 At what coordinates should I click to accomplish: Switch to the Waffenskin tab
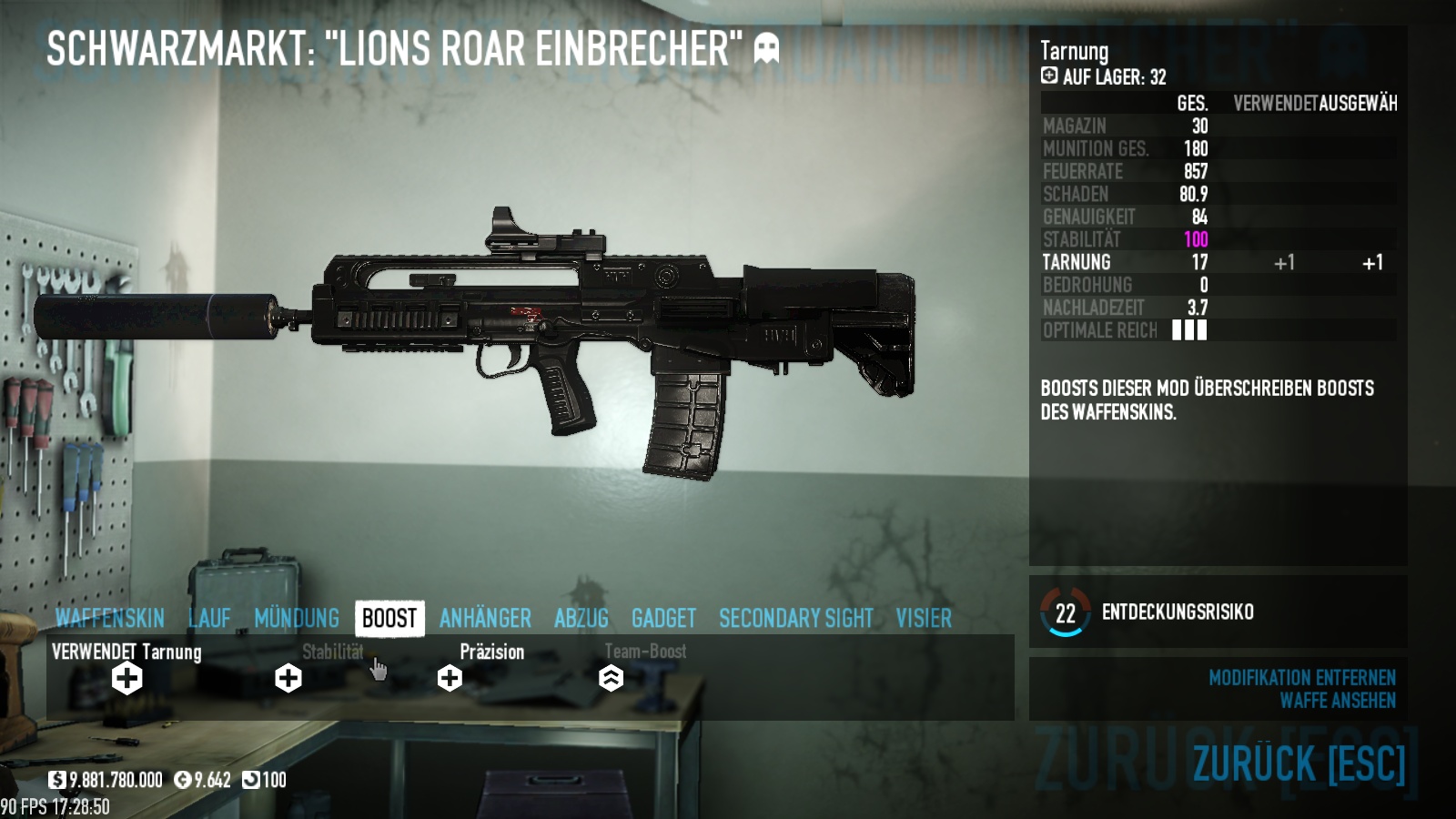109,619
